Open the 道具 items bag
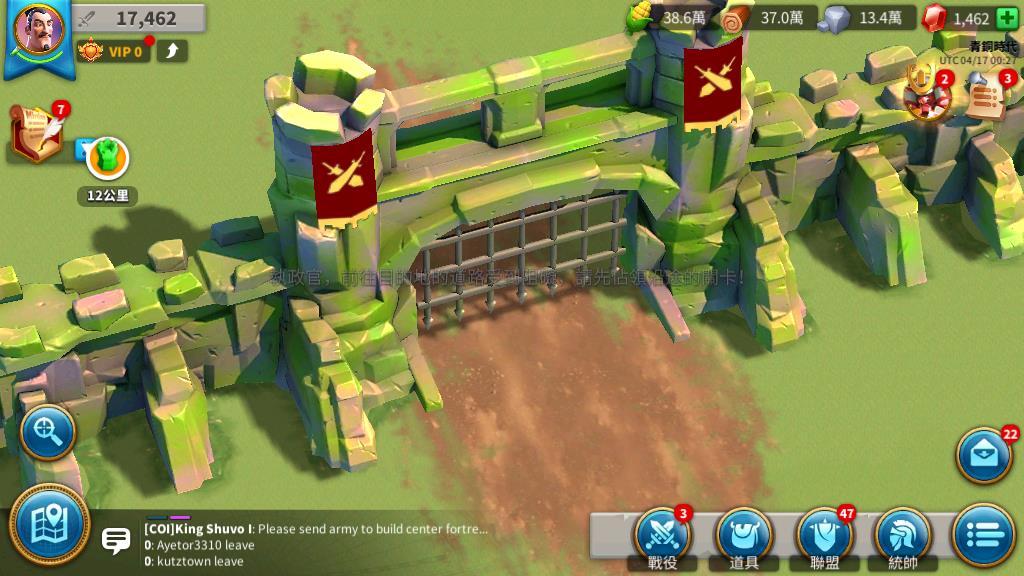Screen dimensions: 1024x576 pyautogui.click(x=743, y=537)
